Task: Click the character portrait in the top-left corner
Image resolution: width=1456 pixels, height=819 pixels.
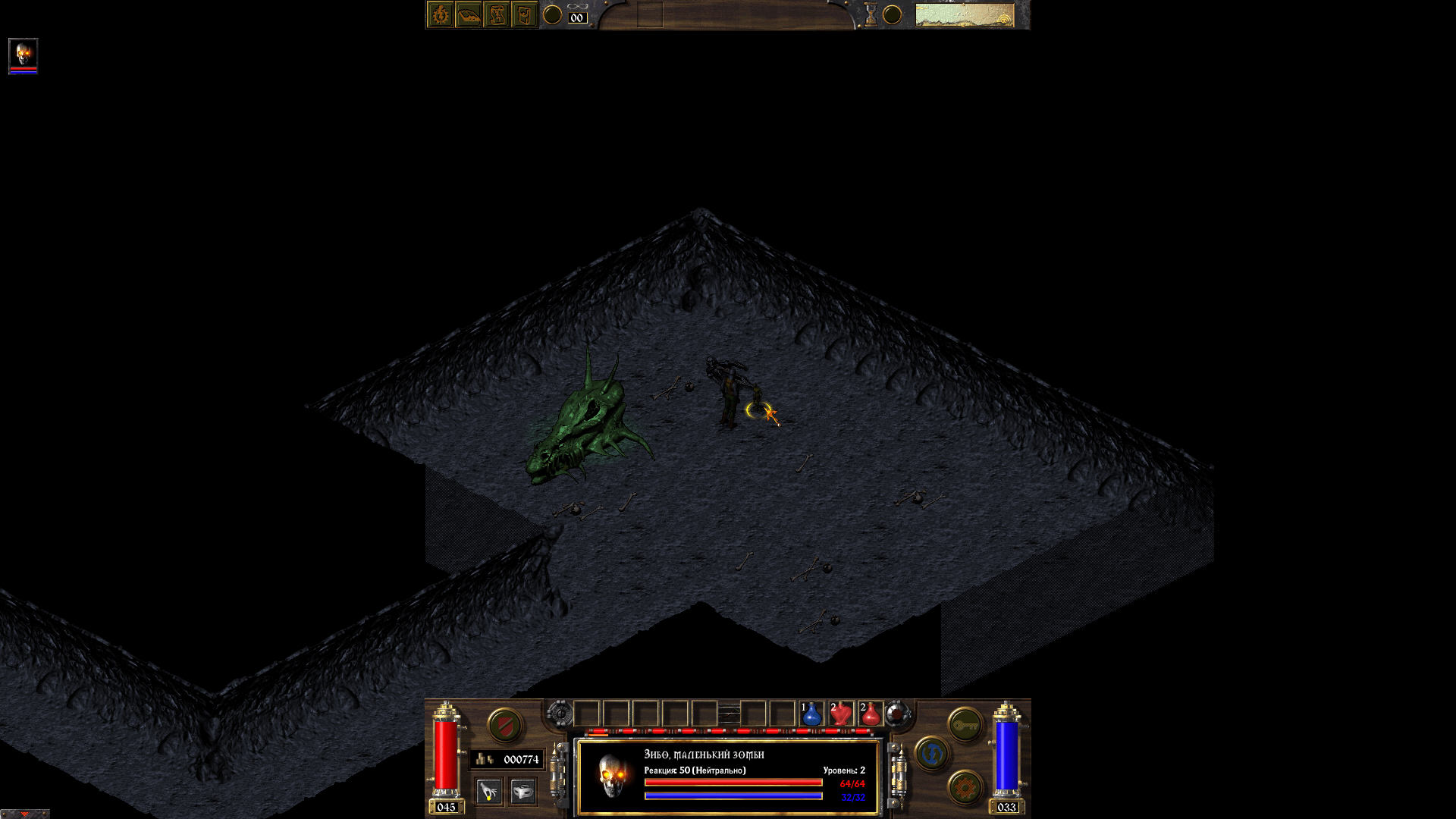Action: [x=23, y=55]
